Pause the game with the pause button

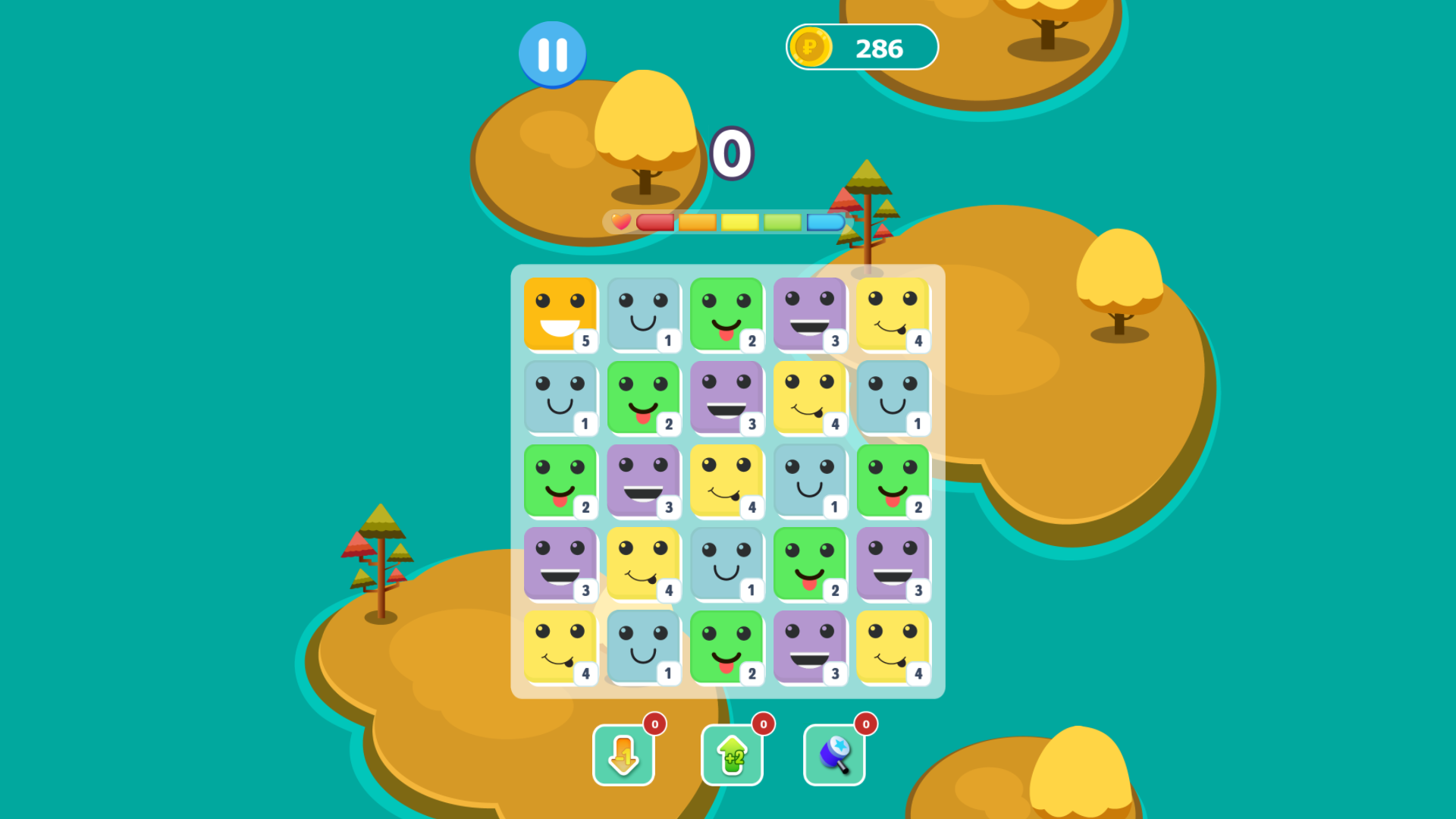pyautogui.click(x=552, y=52)
